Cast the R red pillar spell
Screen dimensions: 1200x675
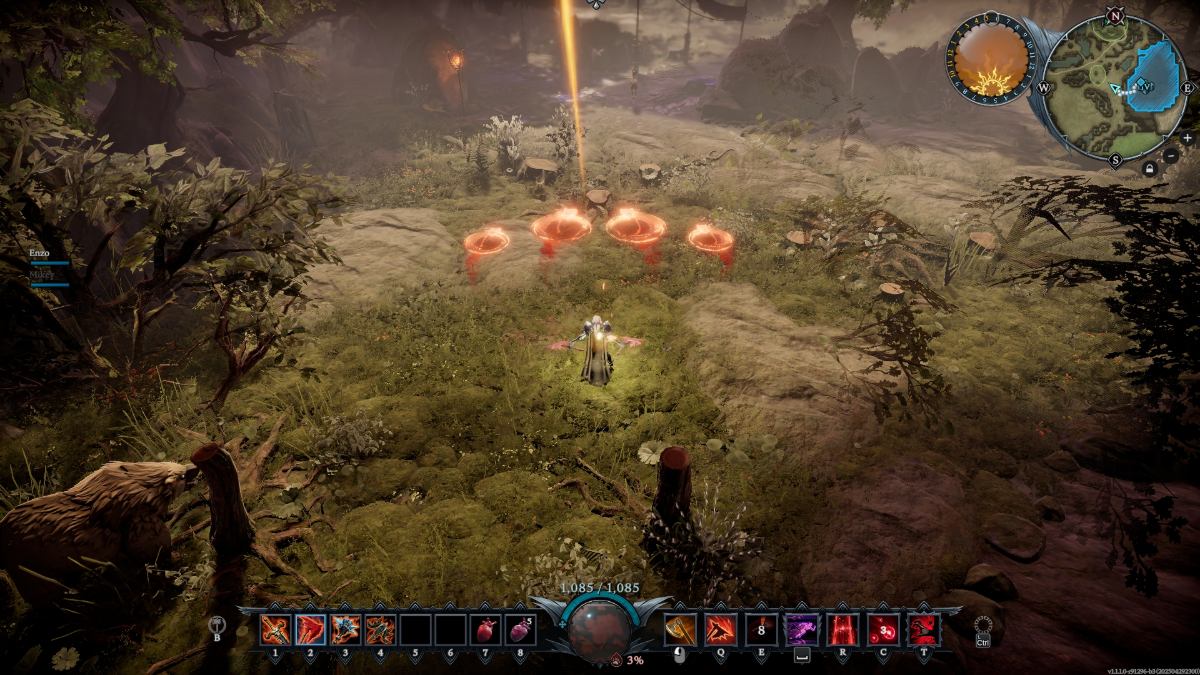click(x=842, y=629)
